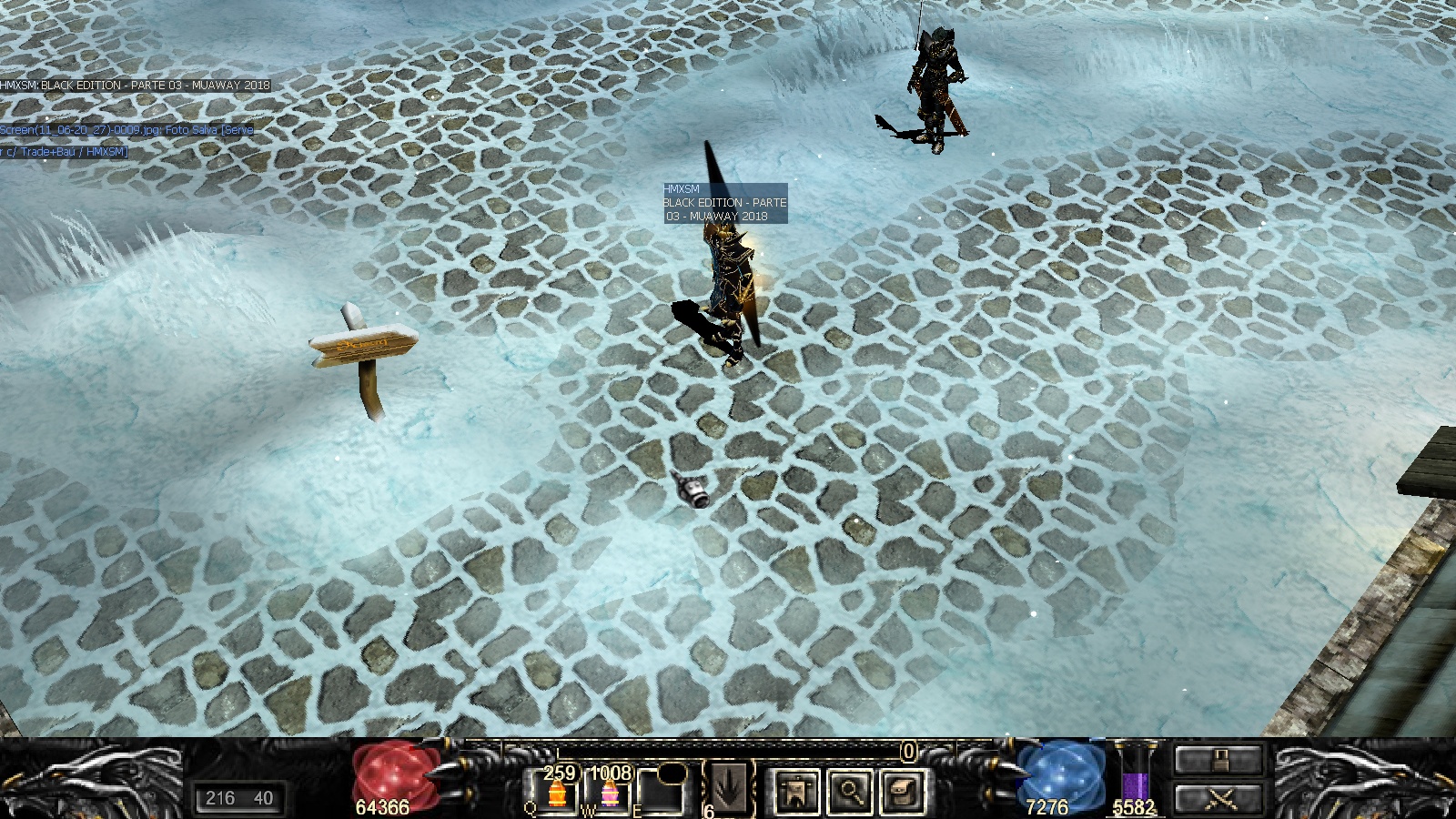Use the pink potion in slot W
The width and height of the screenshot is (1456, 819).
(609, 794)
